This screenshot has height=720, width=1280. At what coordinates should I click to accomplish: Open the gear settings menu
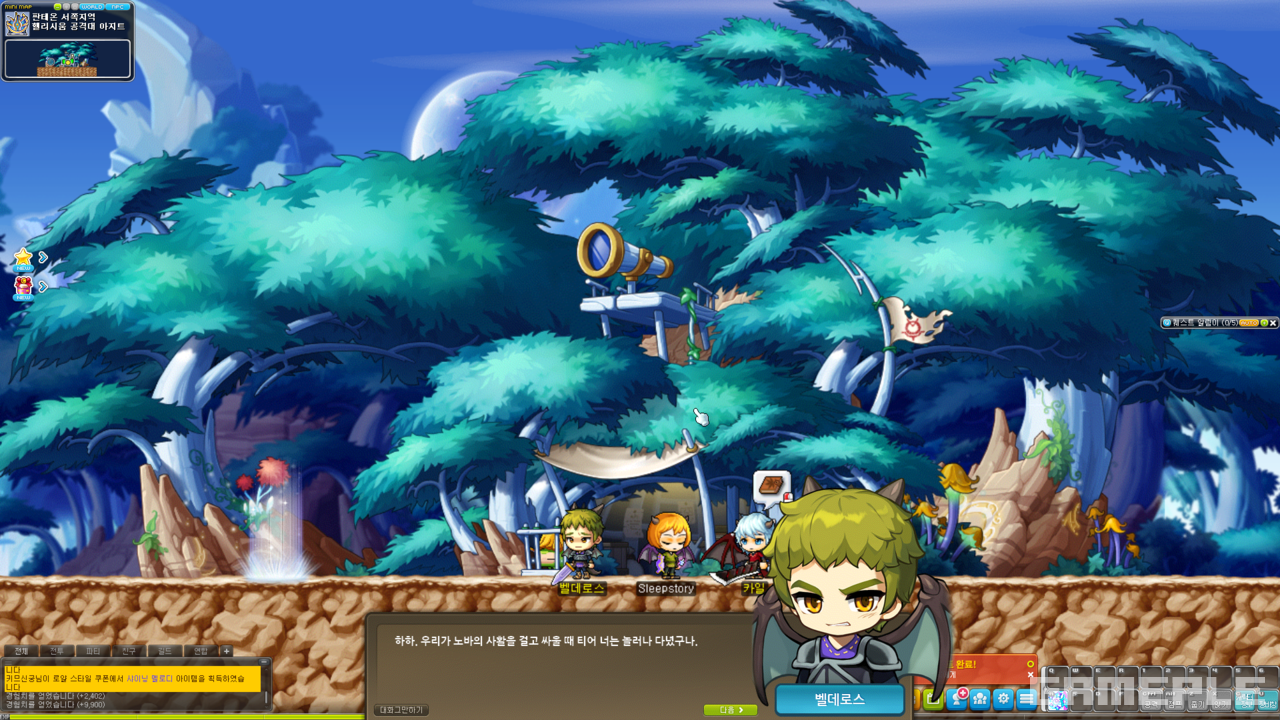click(x=1003, y=699)
